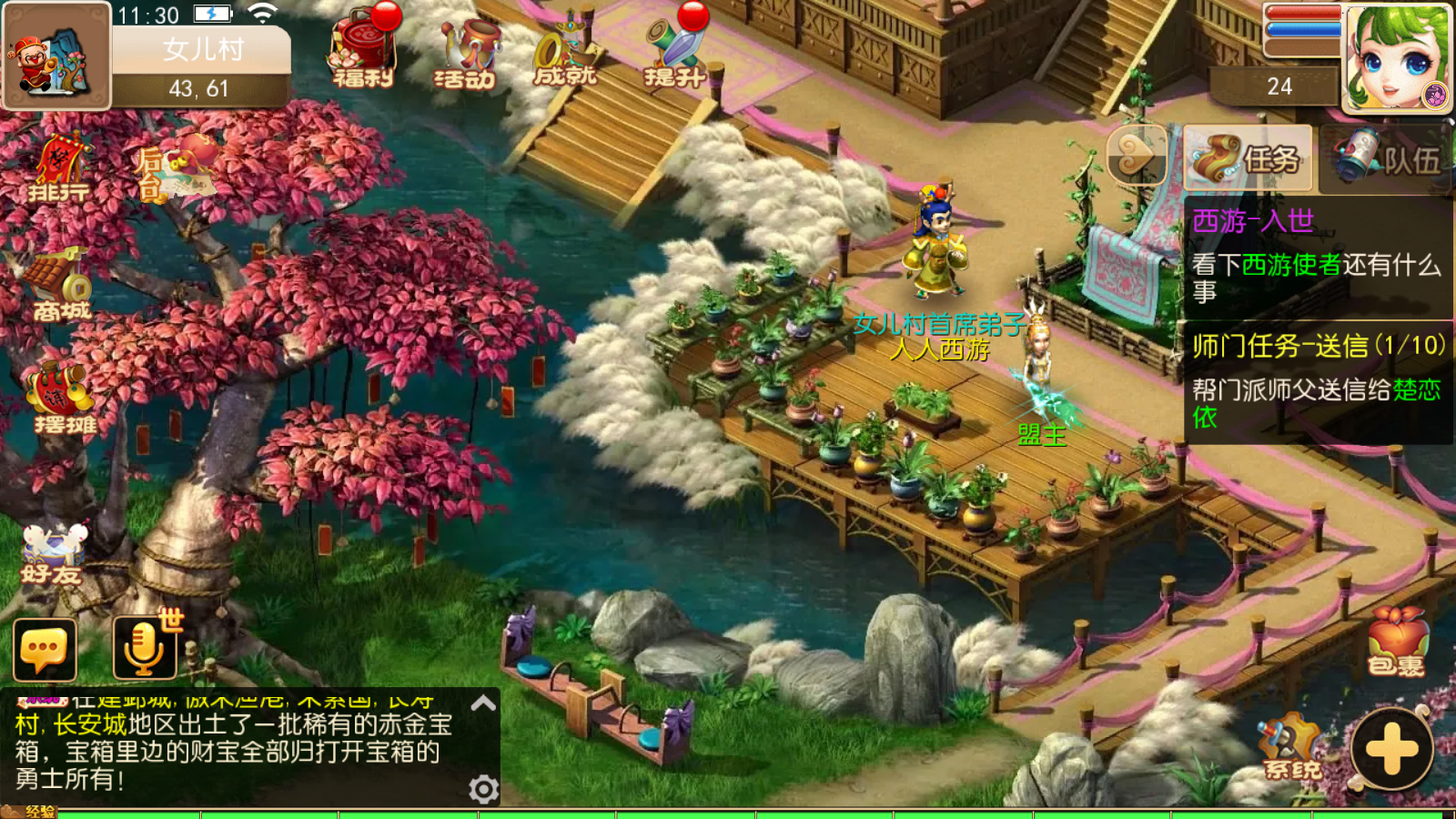Open the 活动 events menu
1456x819 pixels.
(x=465, y=55)
